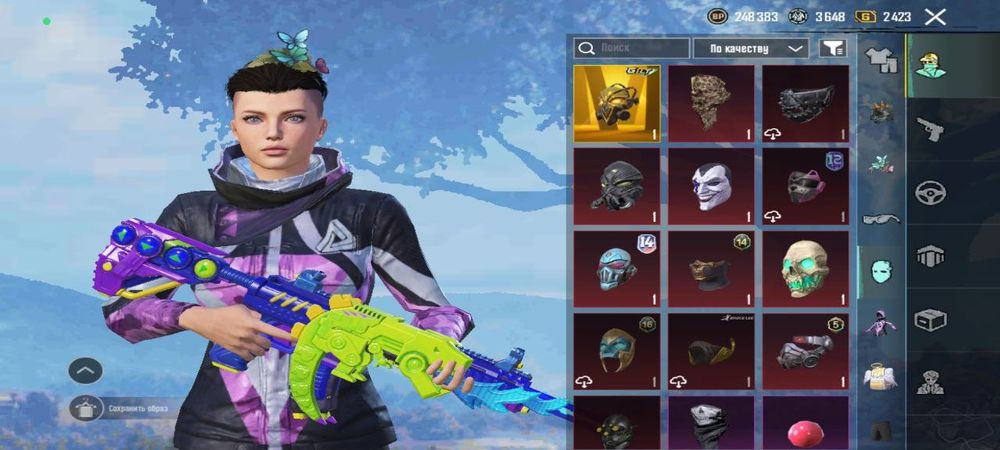The height and width of the screenshot is (450, 1000).
Task: Open the shirt outfits subcategory
Action: pos(881,61)
